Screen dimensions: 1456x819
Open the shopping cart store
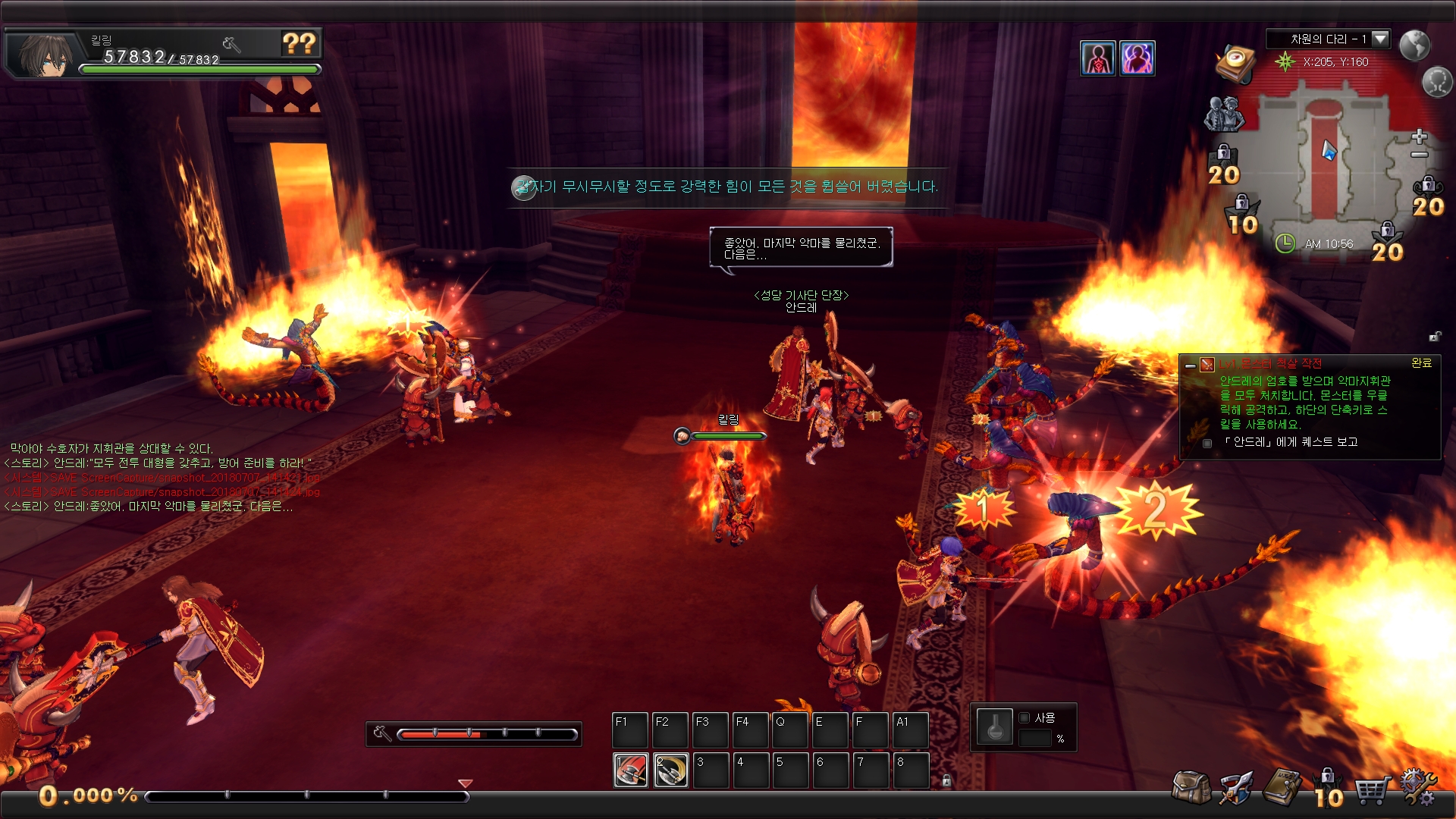pyautogui.click(x=1373, y=790)
